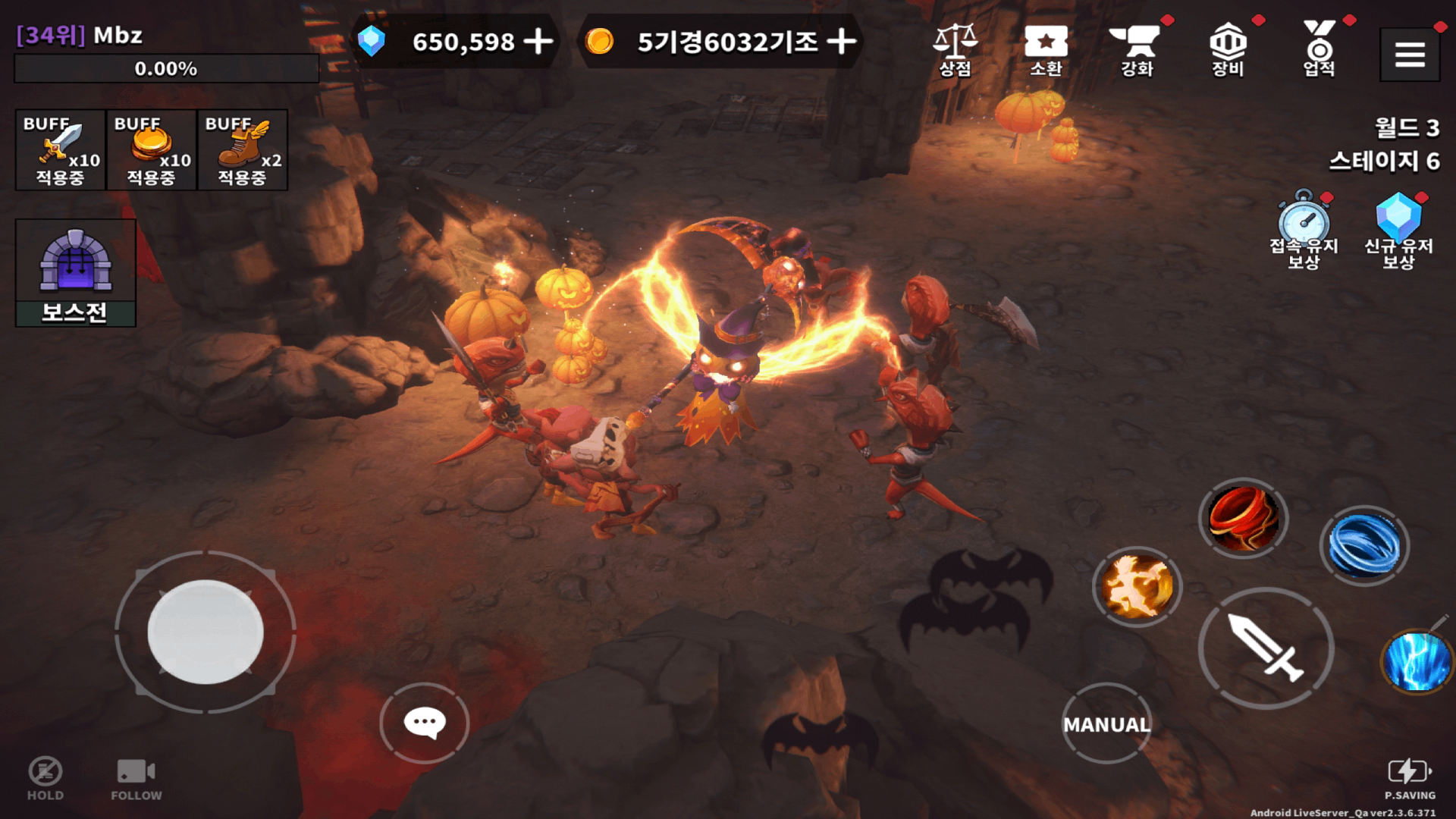Open the 강화 enhancement menu
Screen dimensions: 1456x819
[1137, 49]
